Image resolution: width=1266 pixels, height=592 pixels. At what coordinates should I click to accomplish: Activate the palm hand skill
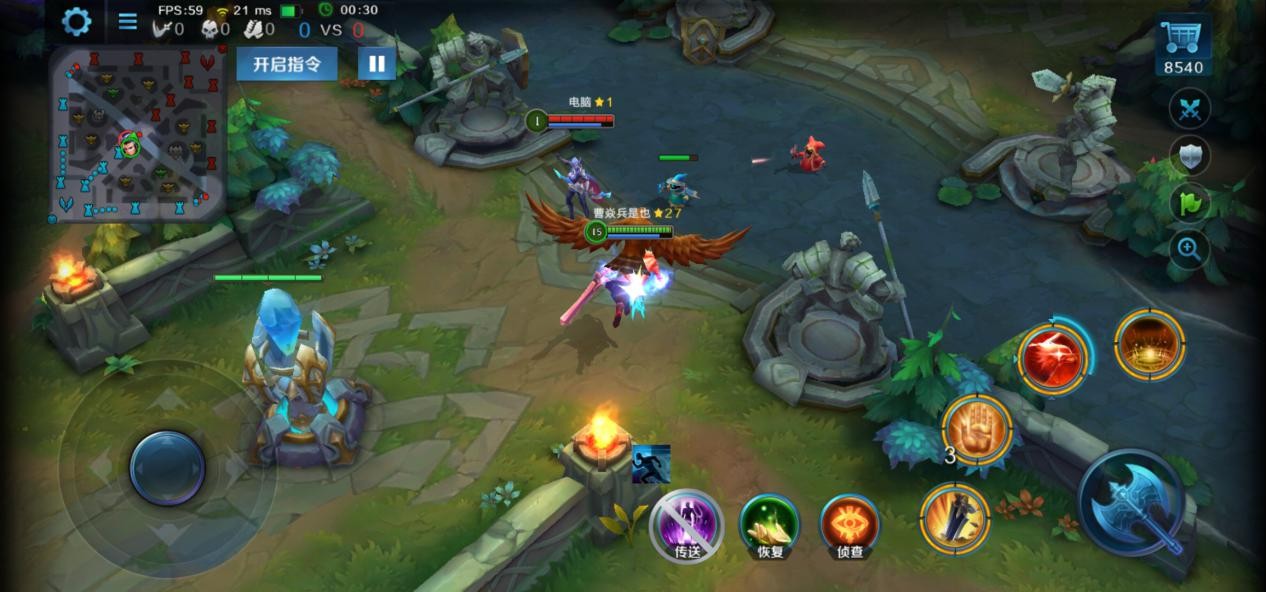pyautogui.click(x=978, y=429)
